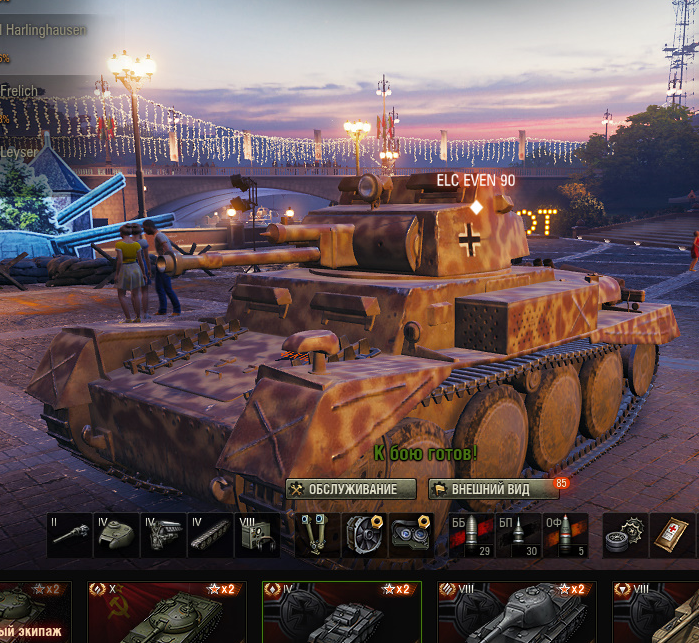Screen dimensions: 699x643
Task: Select the tracks suspension module slot
Action: click(x=210, y=535)
